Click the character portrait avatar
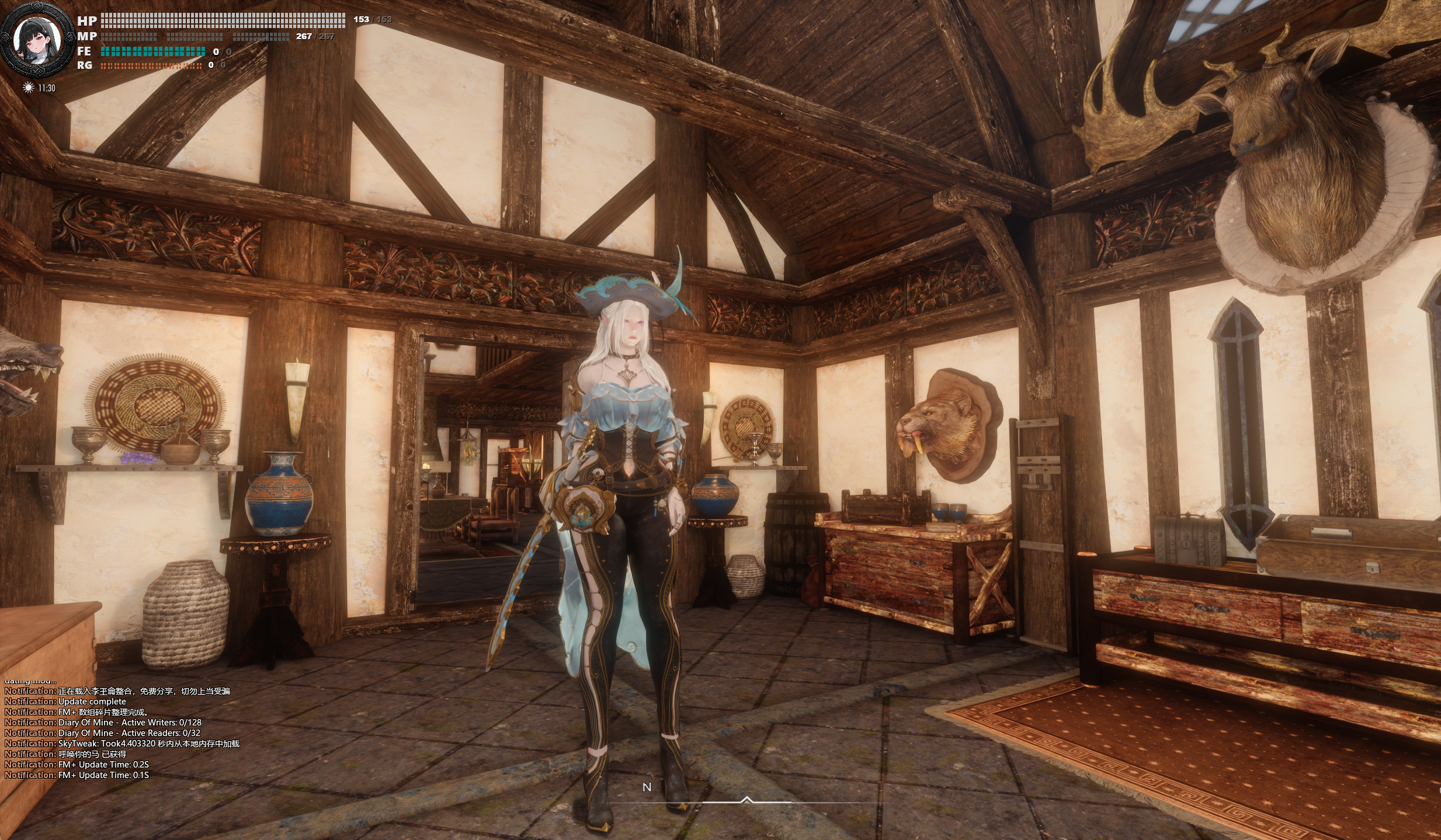Image resolution: width=1441 pixels, height=840 pixels. click(x=38, y=41)
